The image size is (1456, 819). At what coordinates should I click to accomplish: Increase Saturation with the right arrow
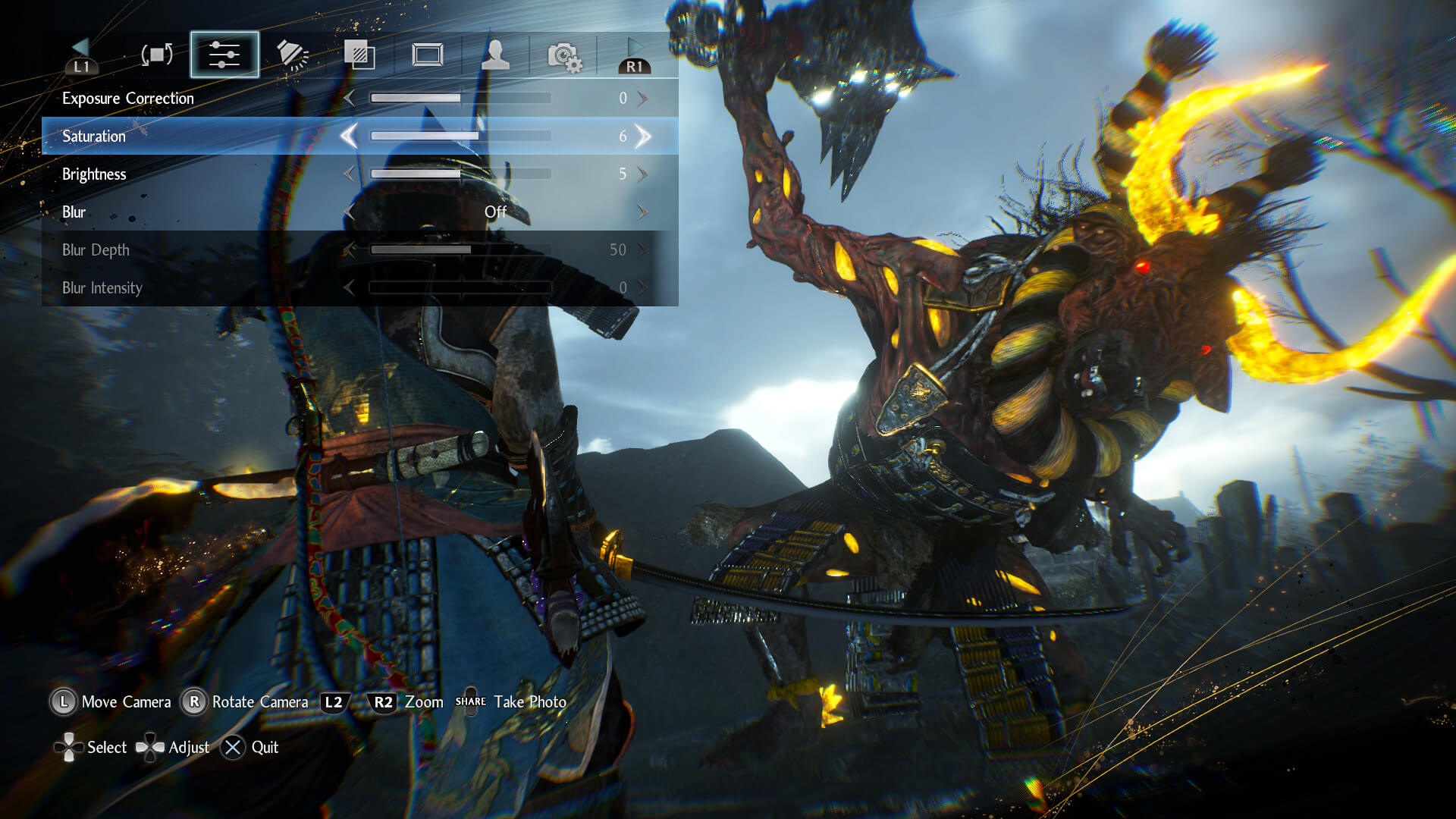(x=643, y=136)
